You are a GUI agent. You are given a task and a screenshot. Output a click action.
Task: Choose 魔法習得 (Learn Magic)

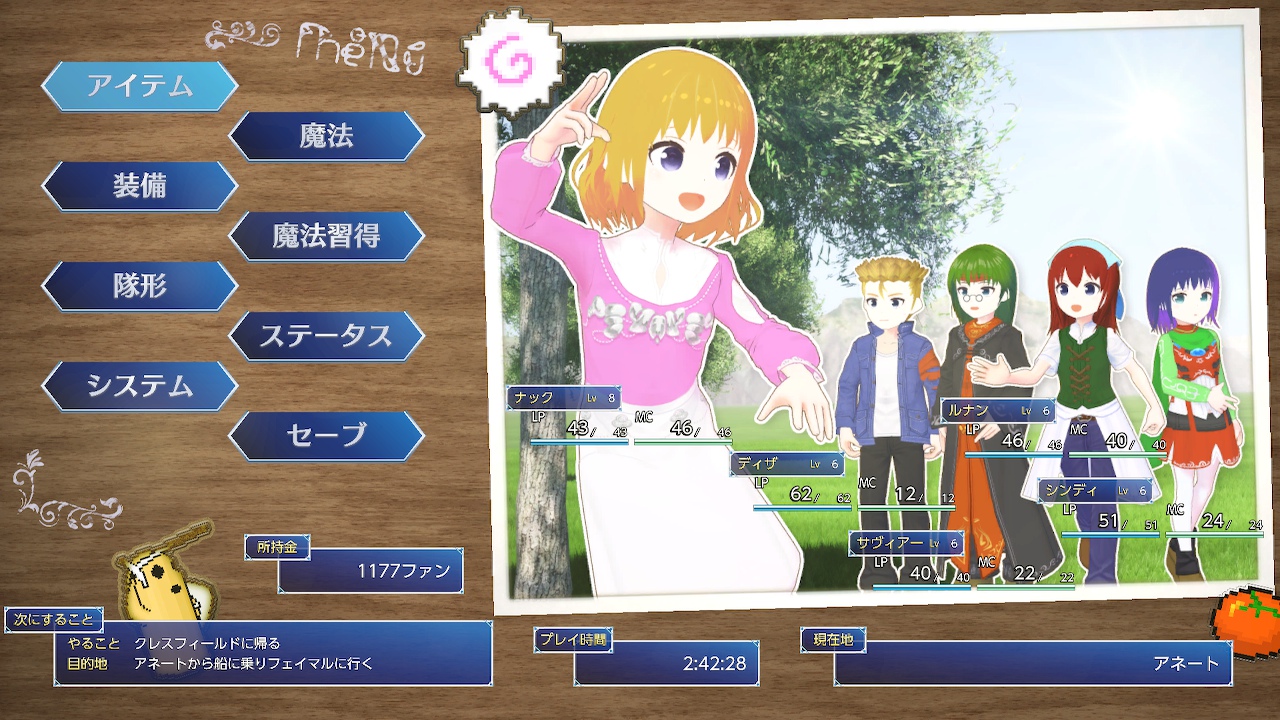click(326, 236)
